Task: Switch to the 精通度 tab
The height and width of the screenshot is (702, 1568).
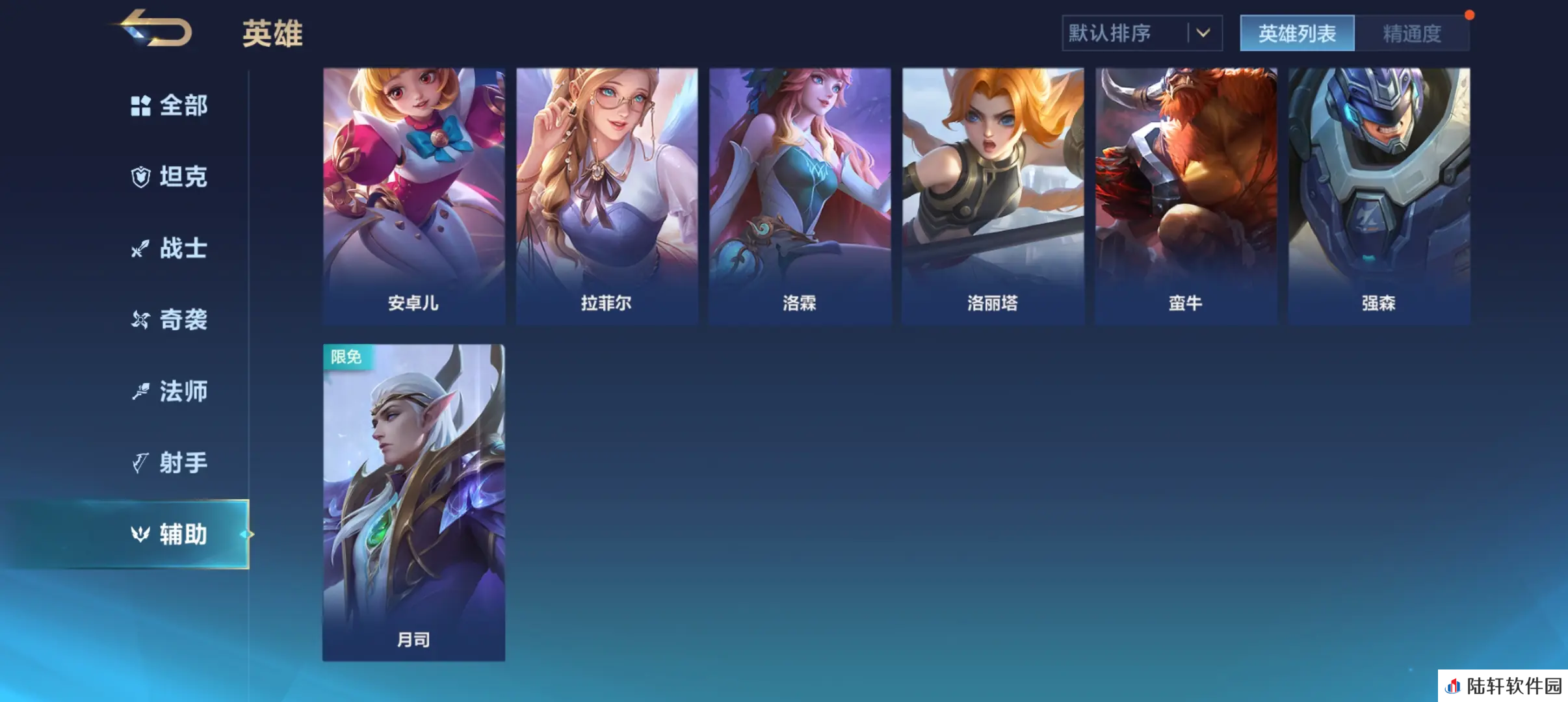Action: coord(1411,33)
